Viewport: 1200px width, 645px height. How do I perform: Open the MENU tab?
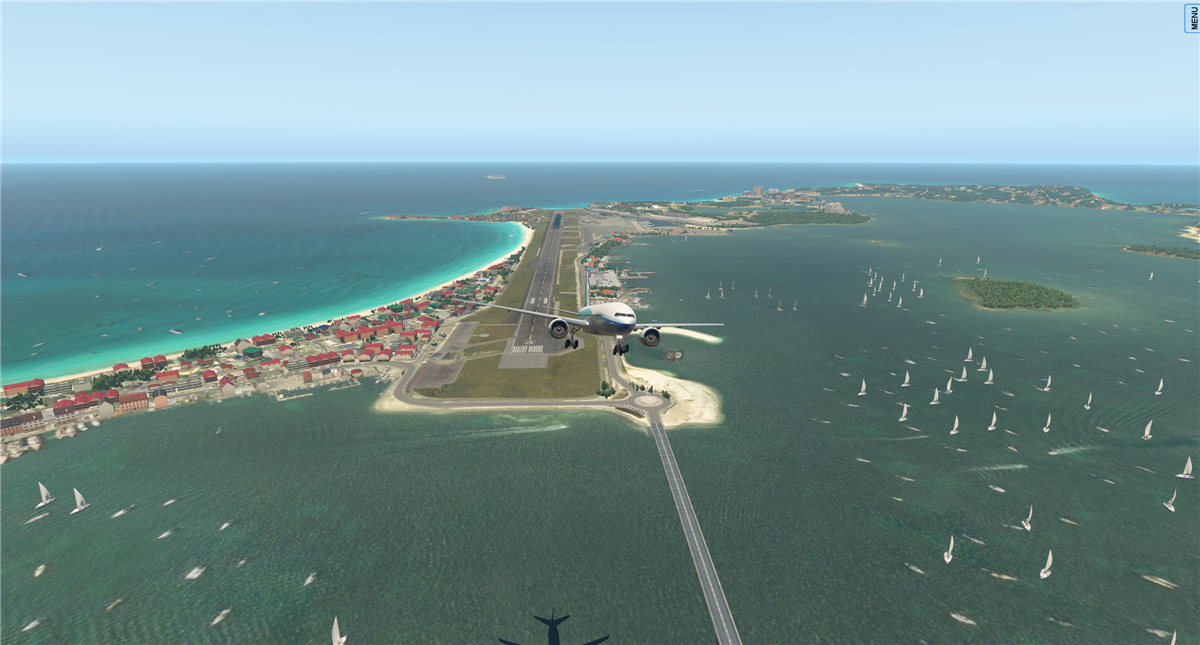click(1192, 17)
